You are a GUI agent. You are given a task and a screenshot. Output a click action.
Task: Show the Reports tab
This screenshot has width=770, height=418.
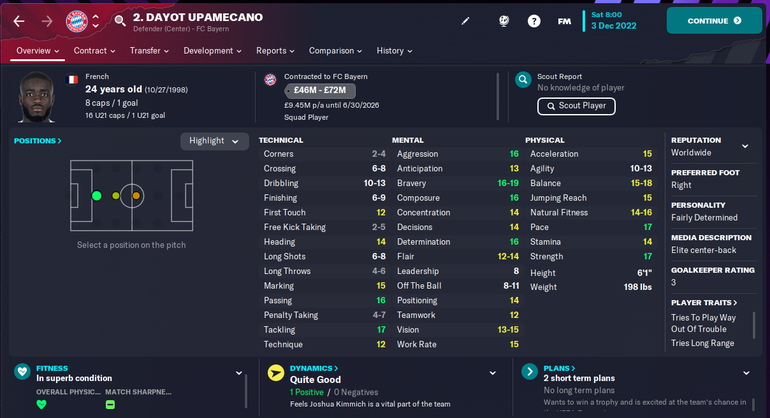(x=276, y=51)
